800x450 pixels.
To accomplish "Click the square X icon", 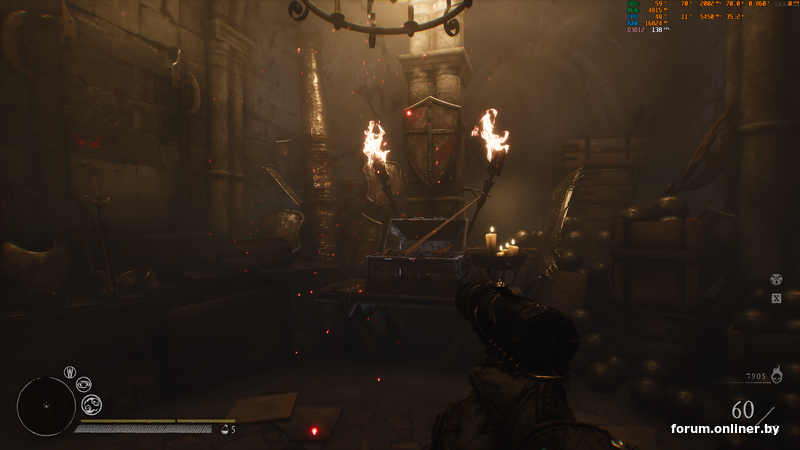I will [x=776, y=298].
